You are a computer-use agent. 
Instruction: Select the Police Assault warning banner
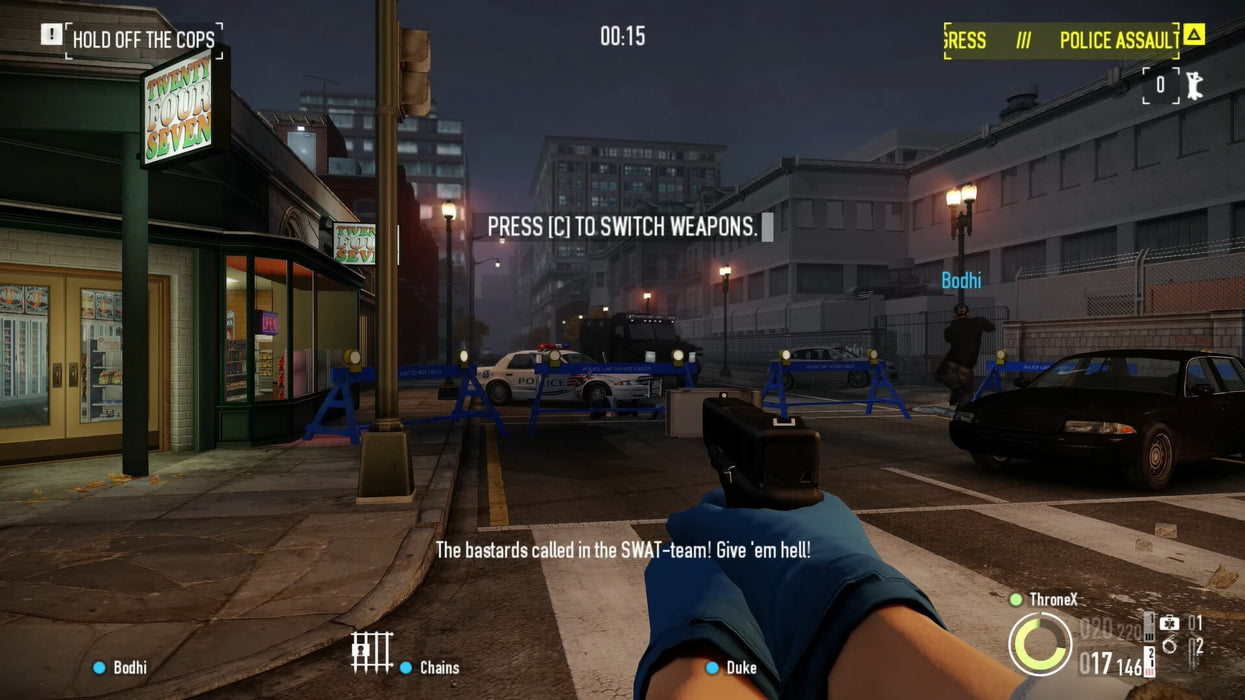pos(1061,40)
